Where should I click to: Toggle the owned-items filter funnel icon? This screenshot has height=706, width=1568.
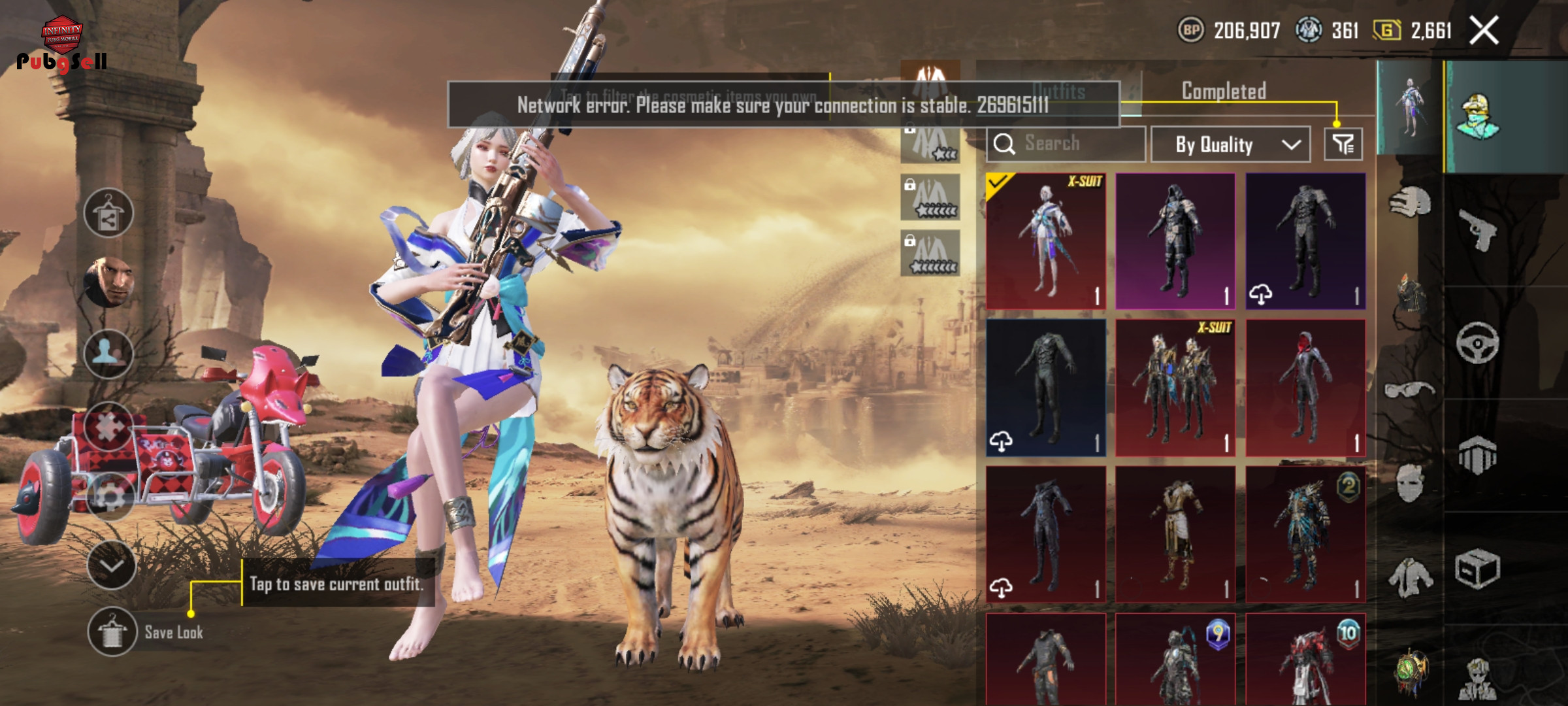[x=1343, y=144]
